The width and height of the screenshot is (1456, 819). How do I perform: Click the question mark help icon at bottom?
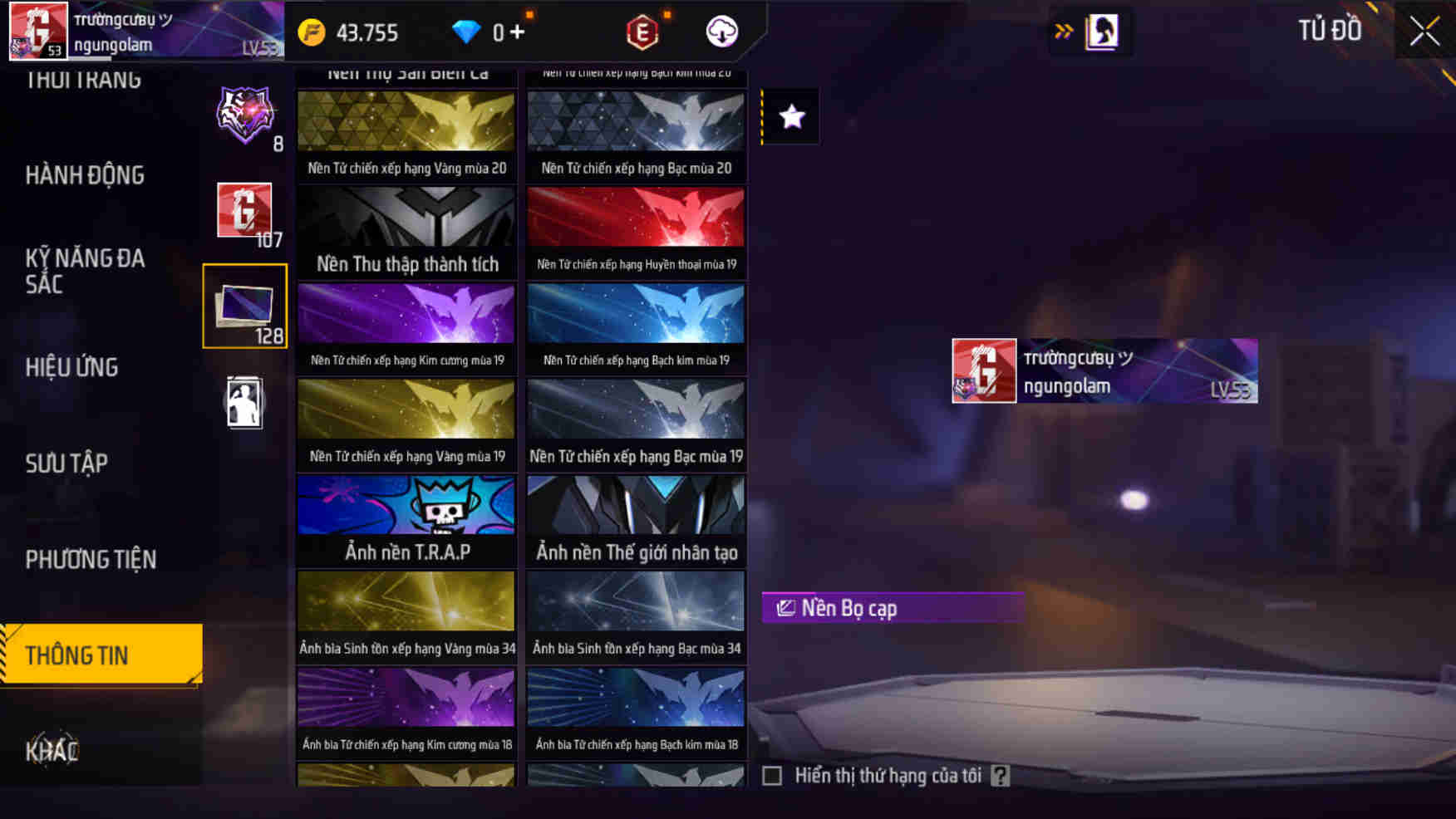point(1001,777)
